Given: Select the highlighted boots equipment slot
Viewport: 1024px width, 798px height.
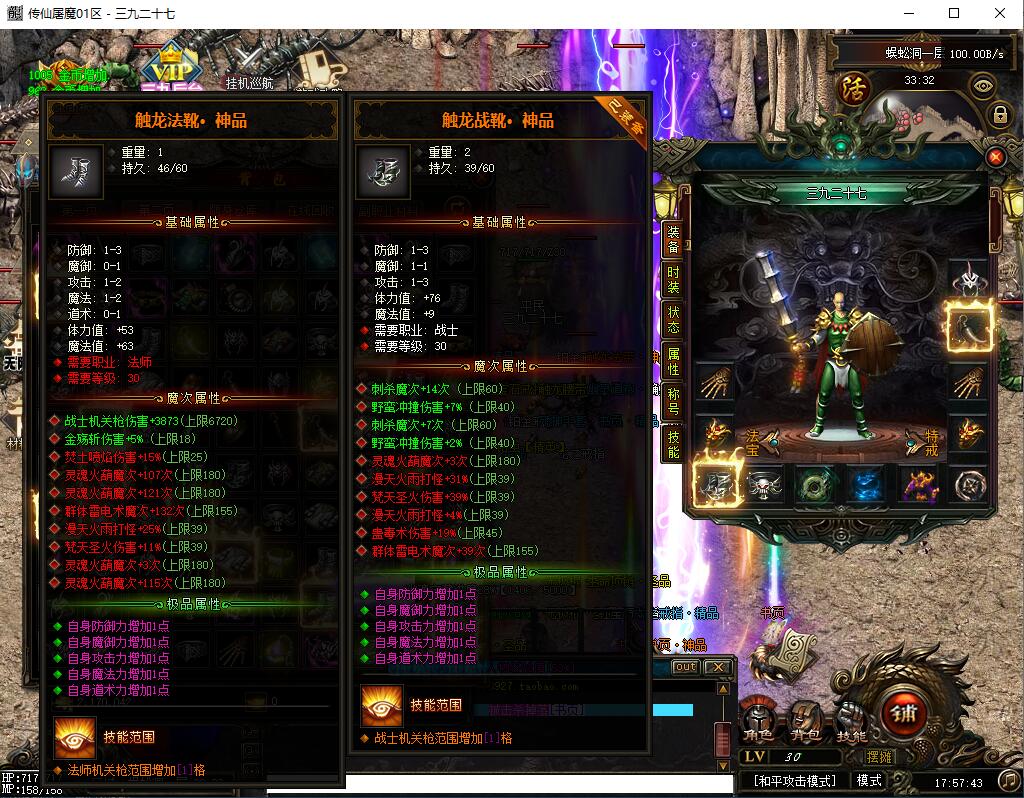Looking at the screenshot, I should coord(717,485).
